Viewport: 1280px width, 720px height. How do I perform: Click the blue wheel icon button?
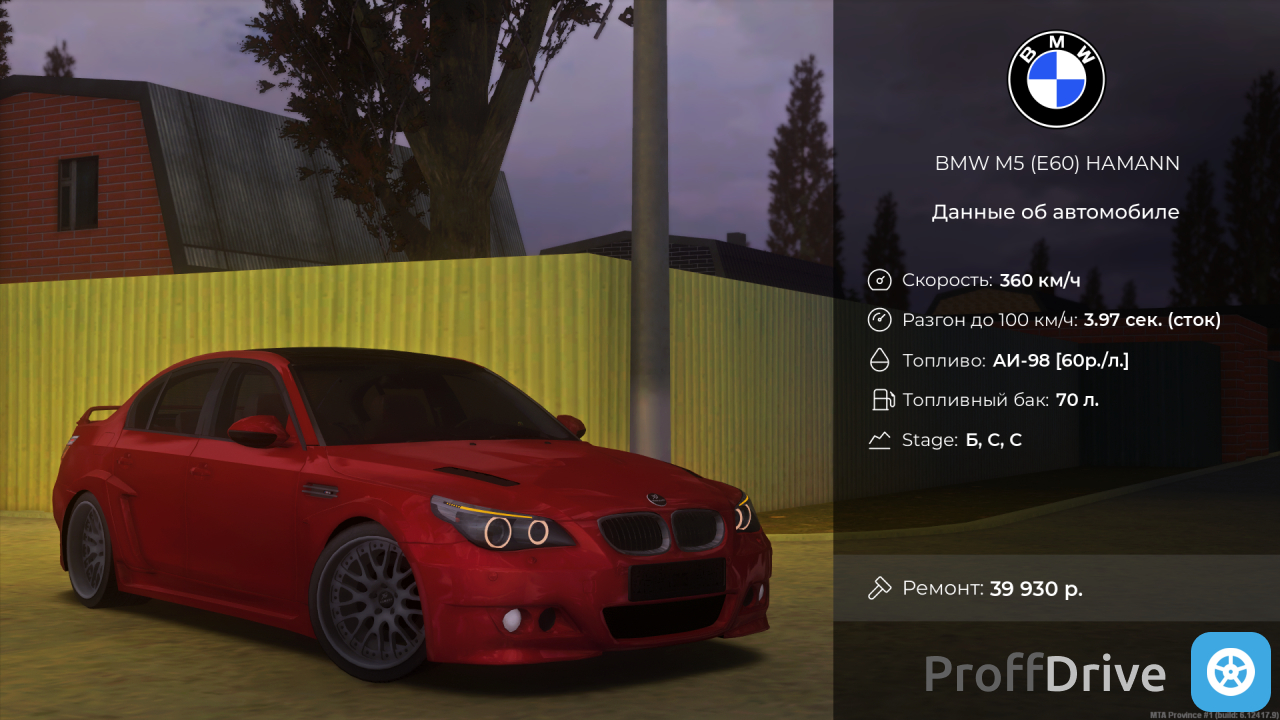[1230, 672]
